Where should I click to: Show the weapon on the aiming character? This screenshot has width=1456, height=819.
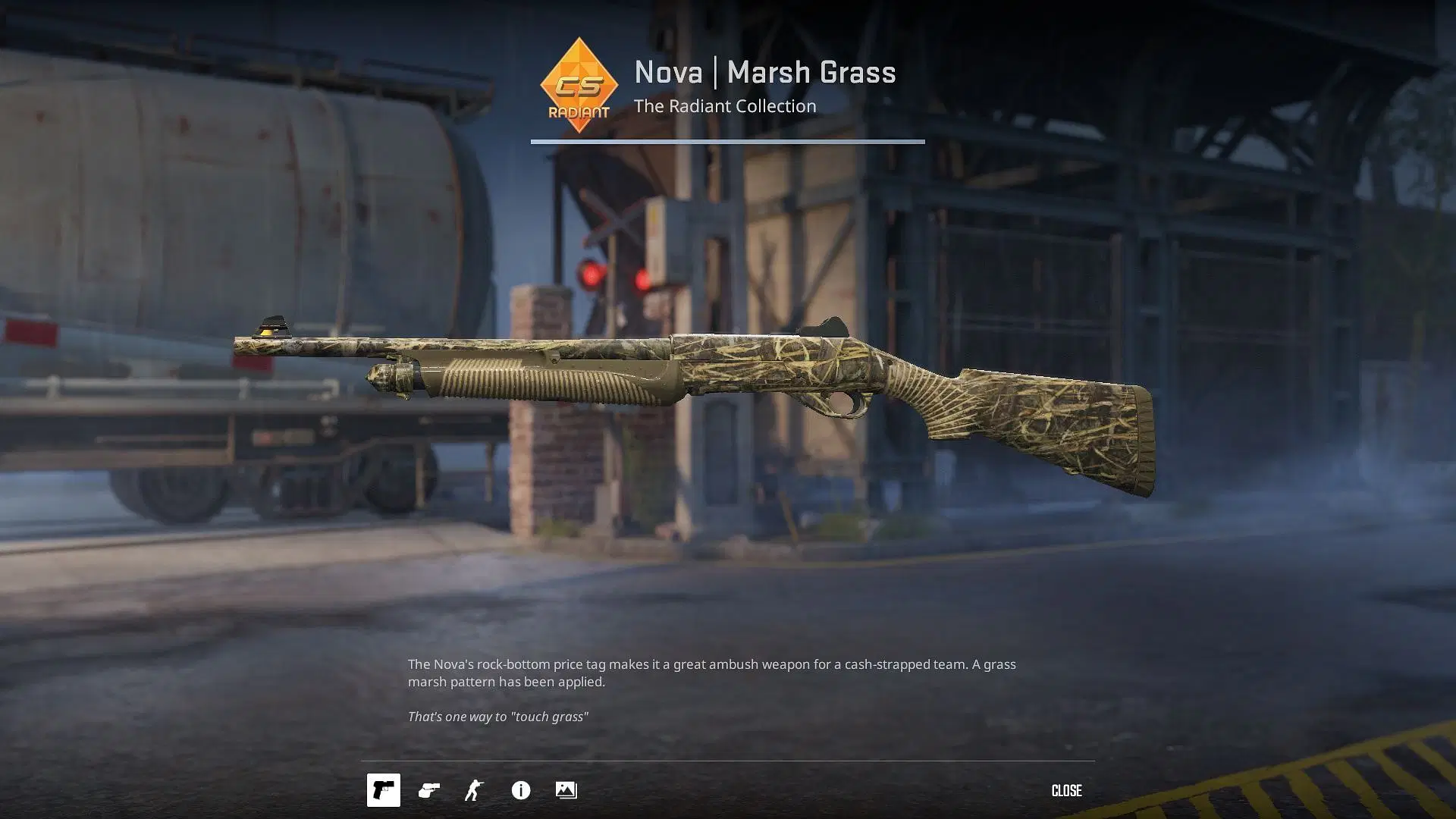pos(475,790)
